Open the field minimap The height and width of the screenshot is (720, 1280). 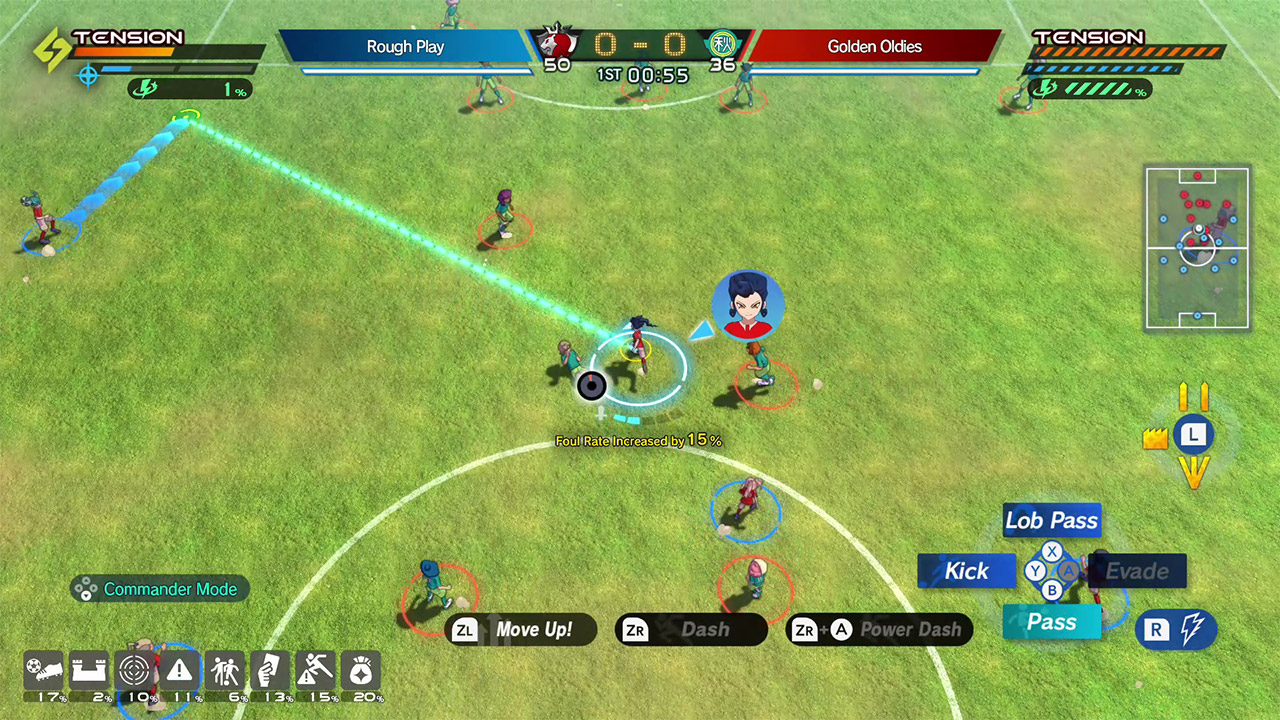click(1197, 248)
